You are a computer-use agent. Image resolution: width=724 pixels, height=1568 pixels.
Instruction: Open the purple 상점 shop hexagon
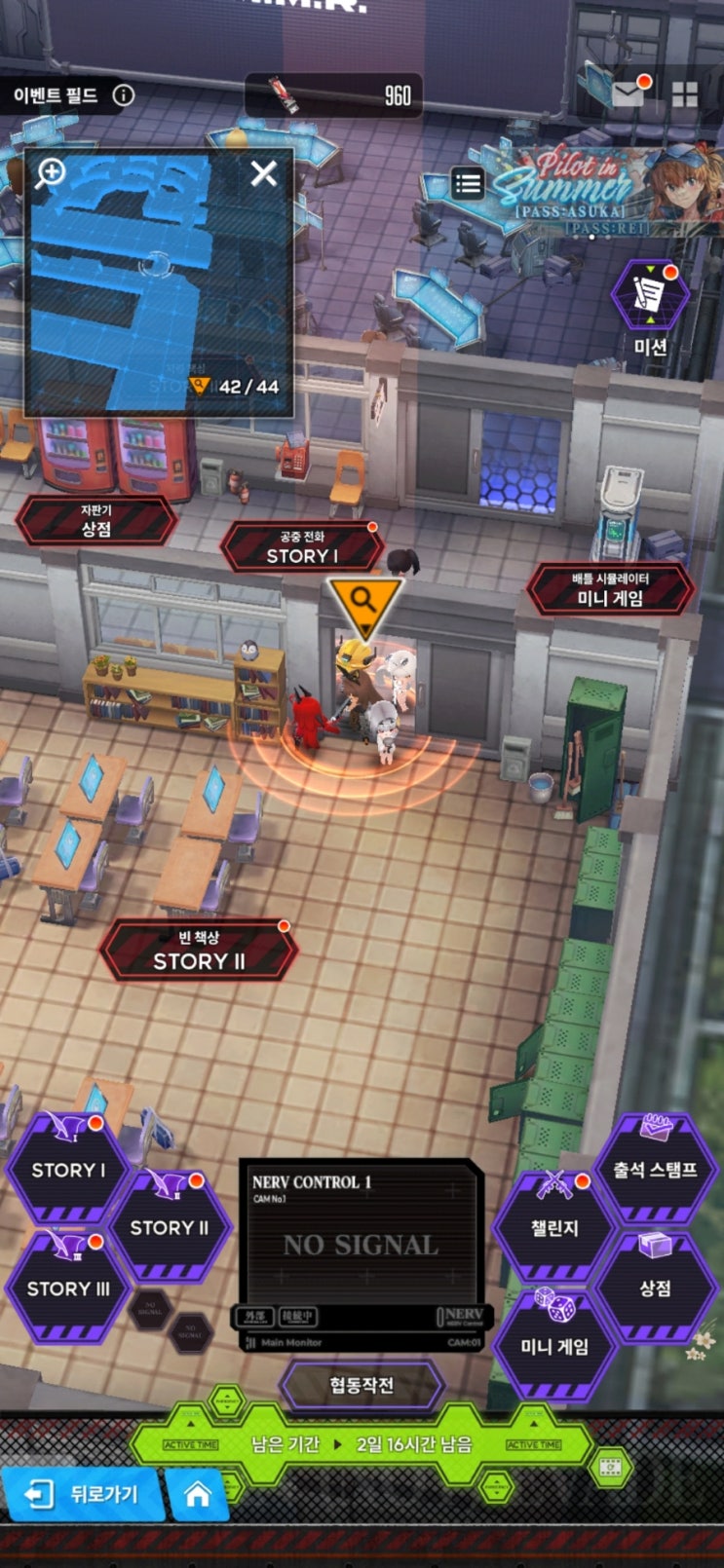[x=655, y=1288]
